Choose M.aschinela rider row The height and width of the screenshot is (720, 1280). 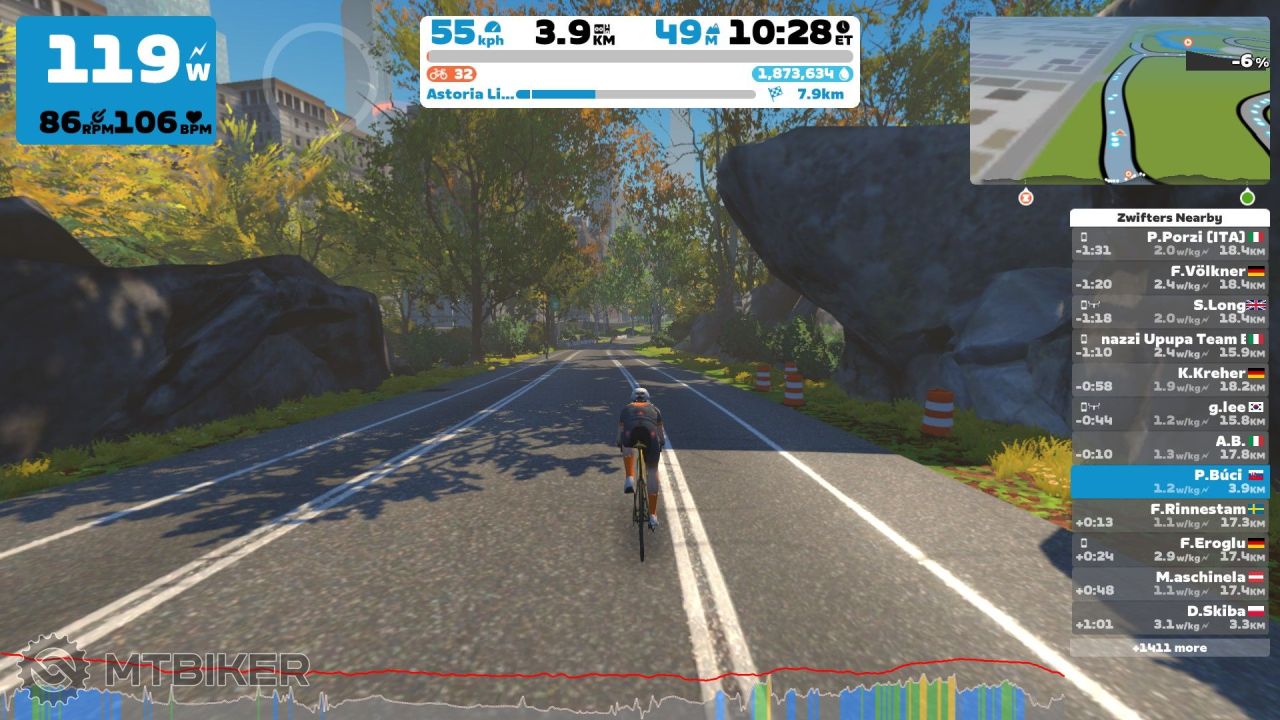[1169, 584]
